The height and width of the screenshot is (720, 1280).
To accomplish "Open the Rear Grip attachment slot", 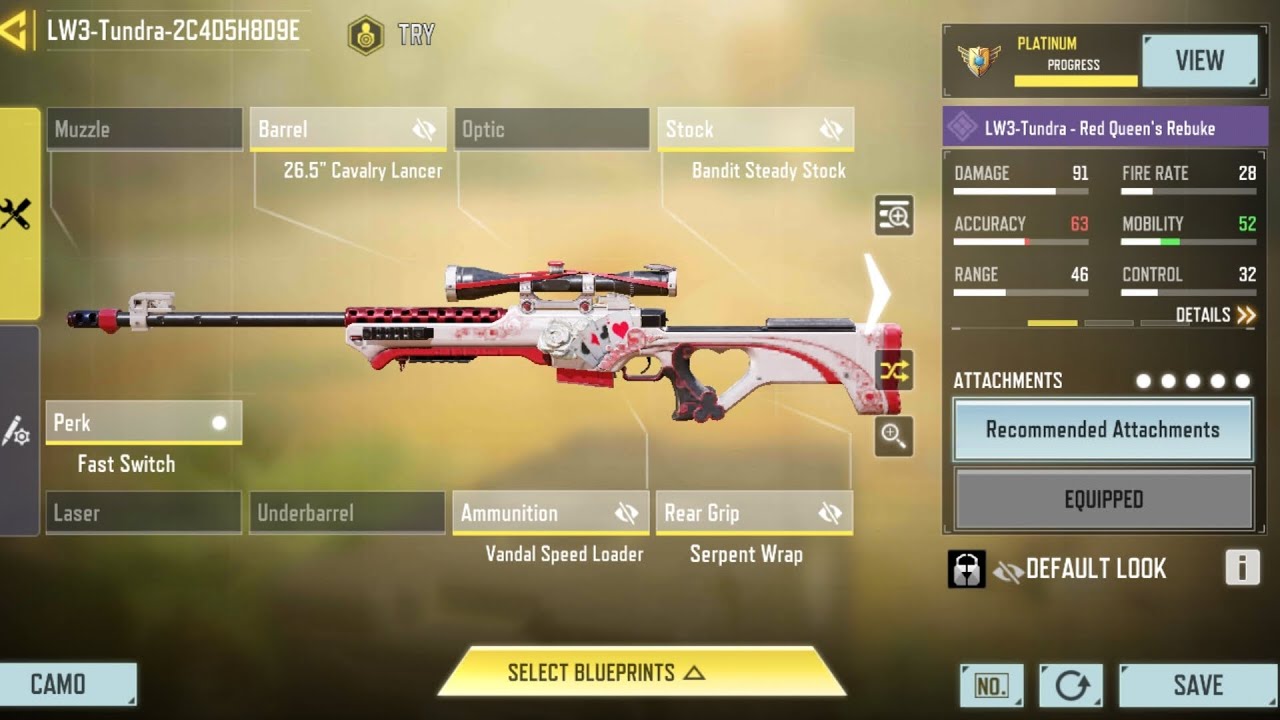I will click(755, 513).
